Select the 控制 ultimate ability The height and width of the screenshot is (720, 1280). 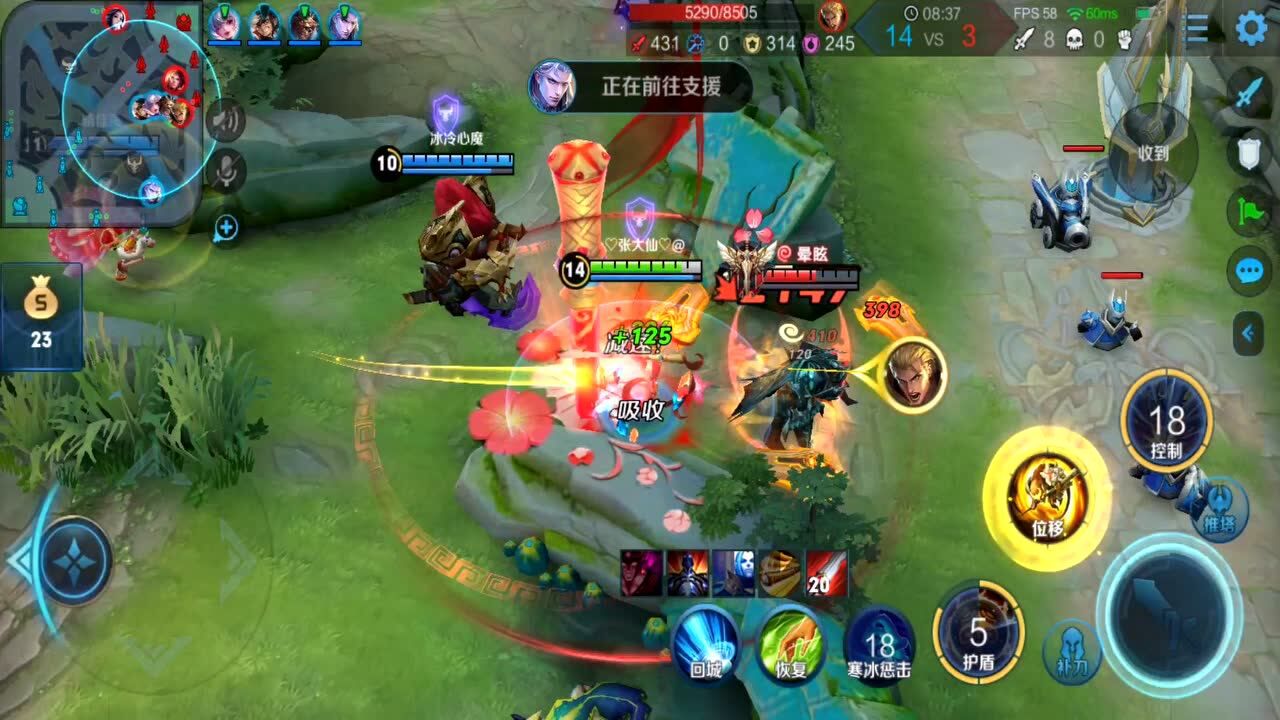coord(1166,421)
